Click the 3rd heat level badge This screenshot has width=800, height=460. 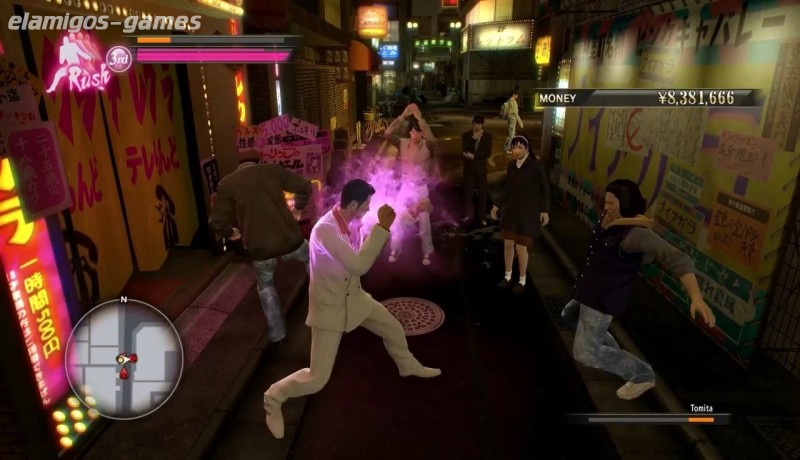[119, 58]
